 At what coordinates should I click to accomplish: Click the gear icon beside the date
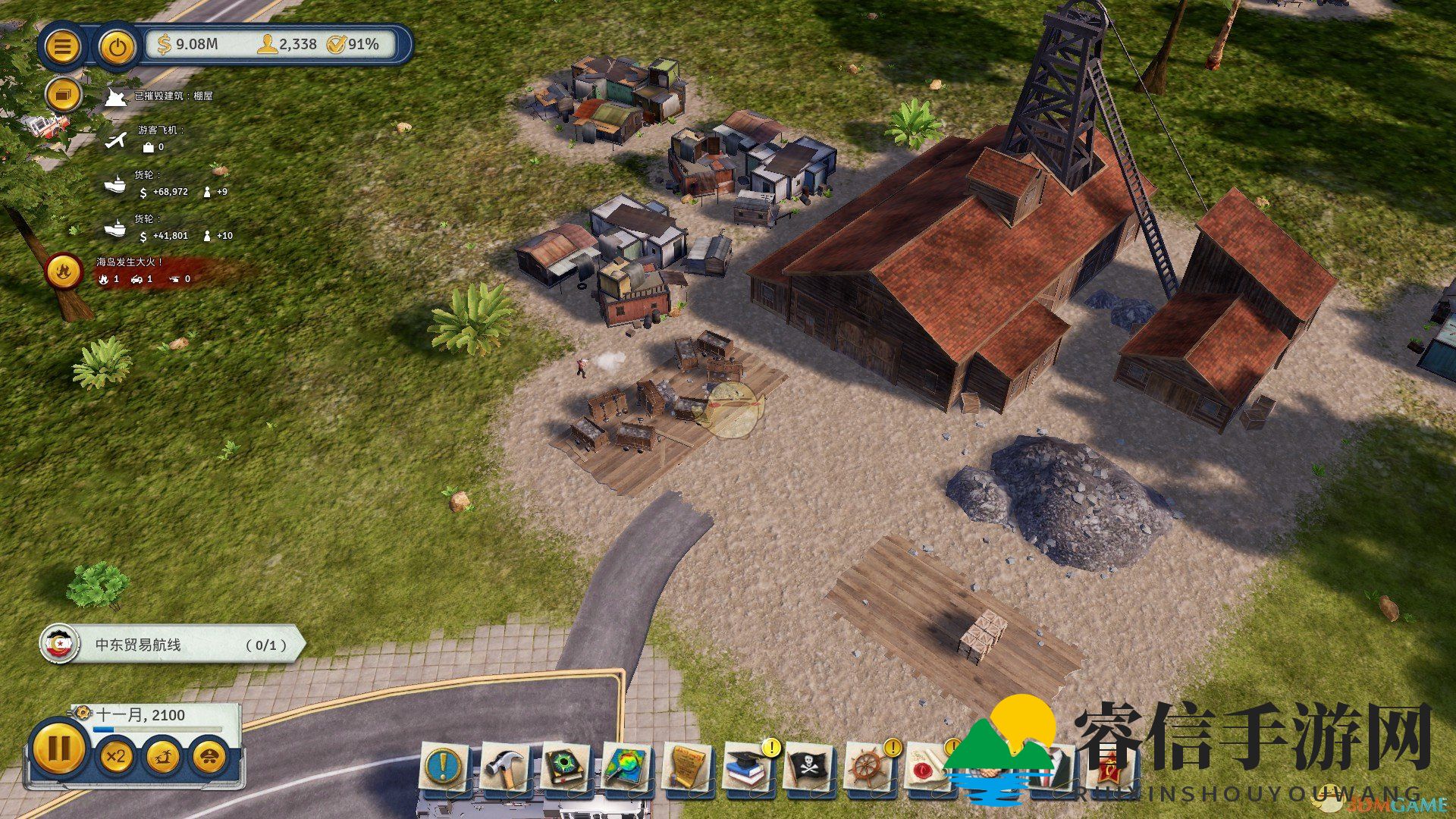82,714
